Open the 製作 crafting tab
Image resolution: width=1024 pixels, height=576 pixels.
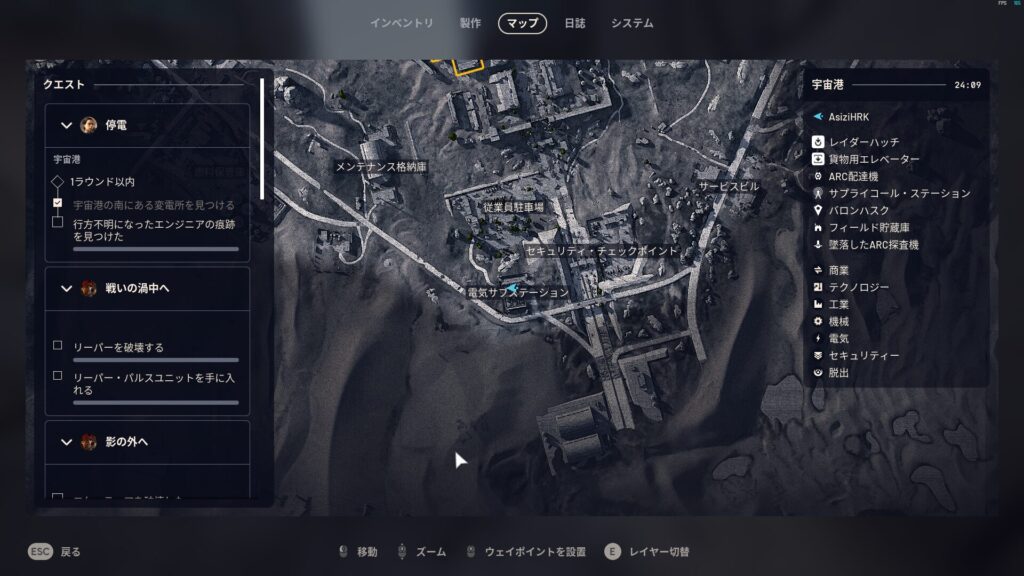coord(470,23)
